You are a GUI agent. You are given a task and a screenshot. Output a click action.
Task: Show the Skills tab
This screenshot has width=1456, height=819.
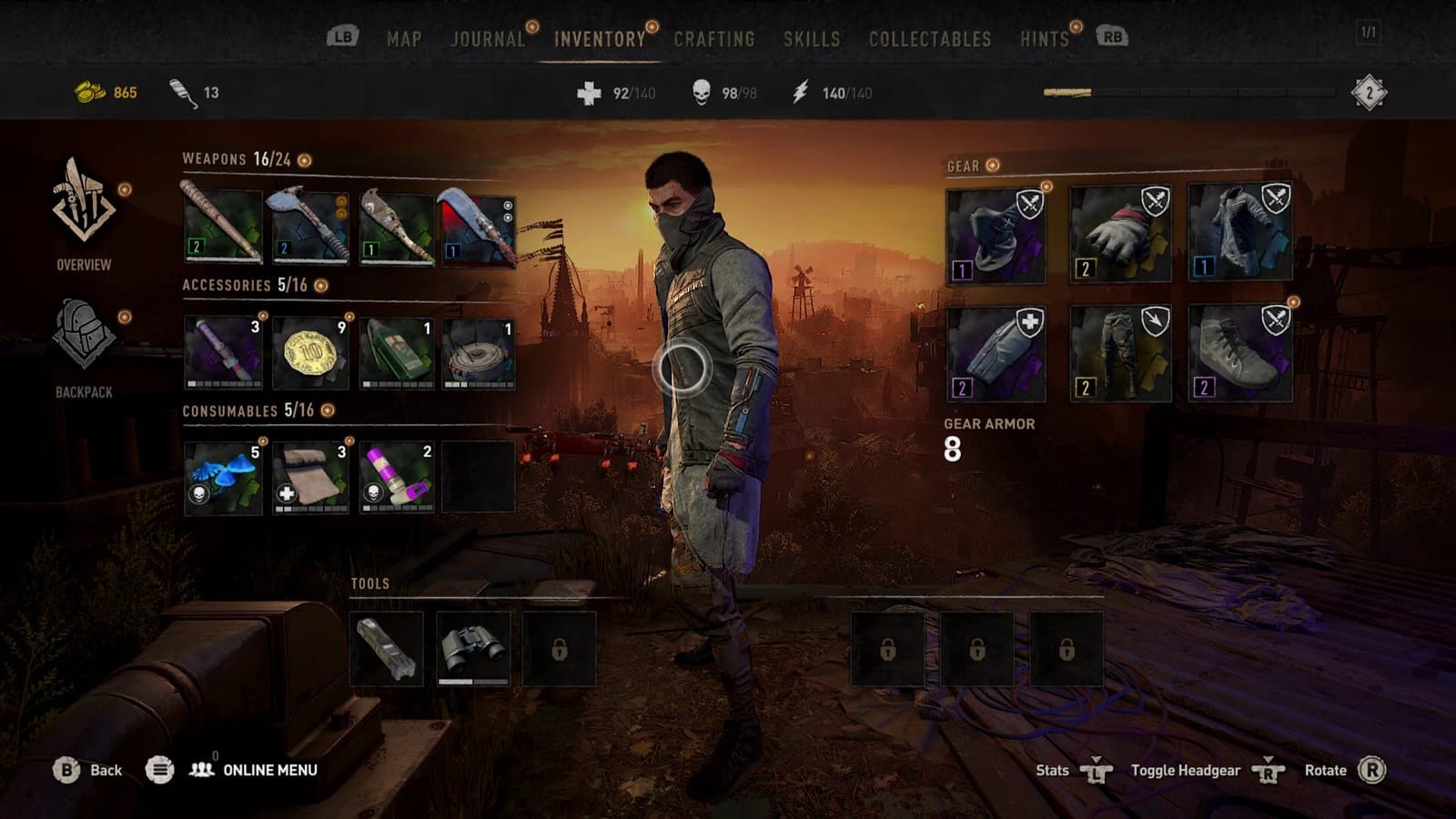(812, 39)
